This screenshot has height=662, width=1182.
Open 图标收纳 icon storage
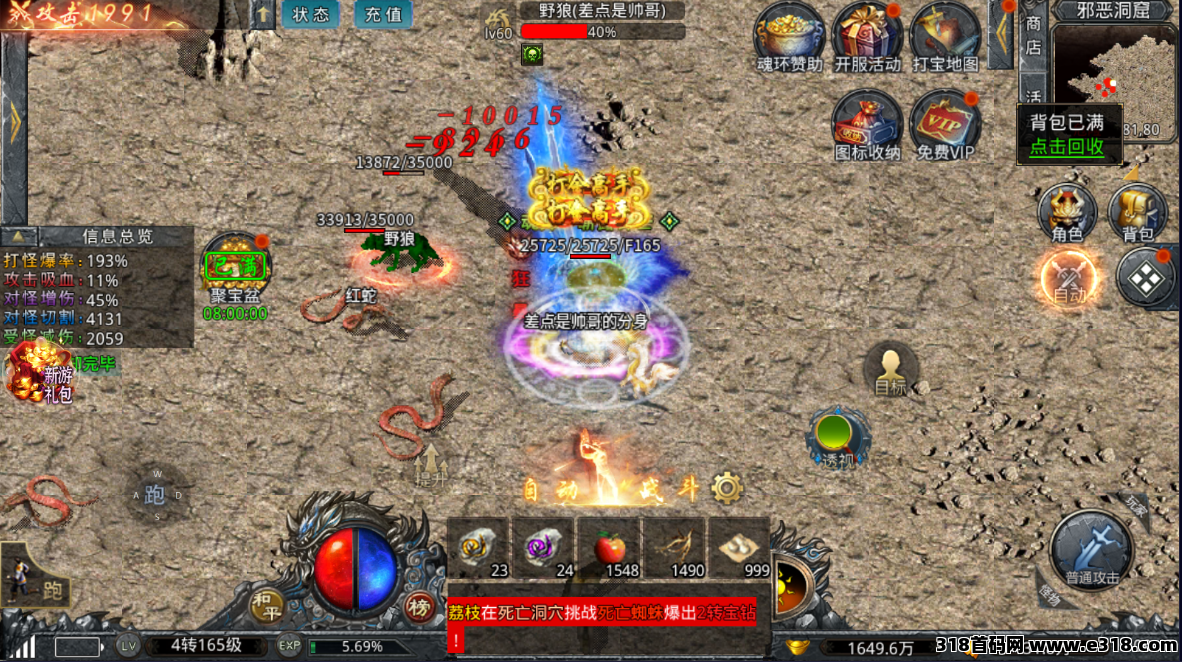pyautogui.click(x=867, y=125)
